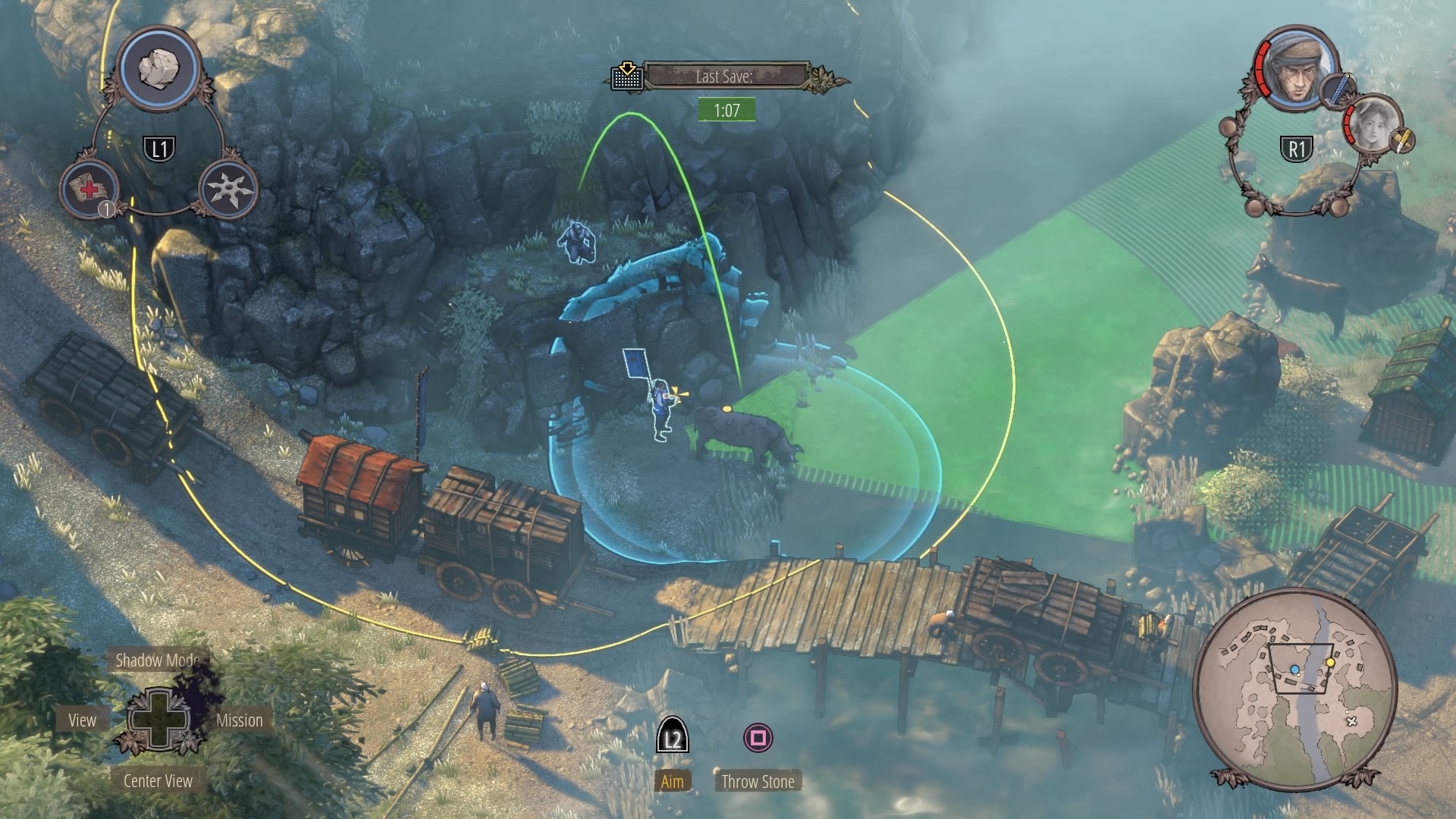Screen dimensions: 1456x819
Task: Choose the bandage healing item
Action: click(x=89, y=189)
